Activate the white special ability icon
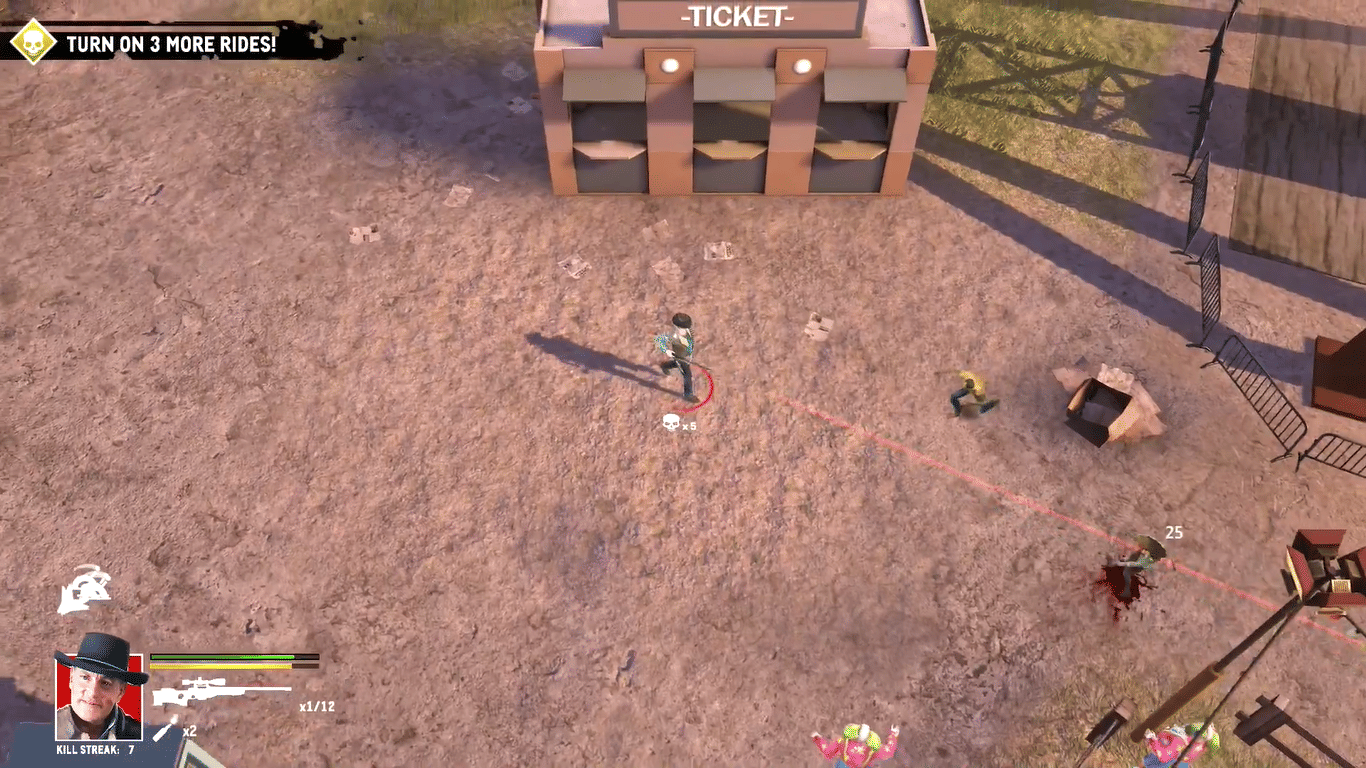 85,588
